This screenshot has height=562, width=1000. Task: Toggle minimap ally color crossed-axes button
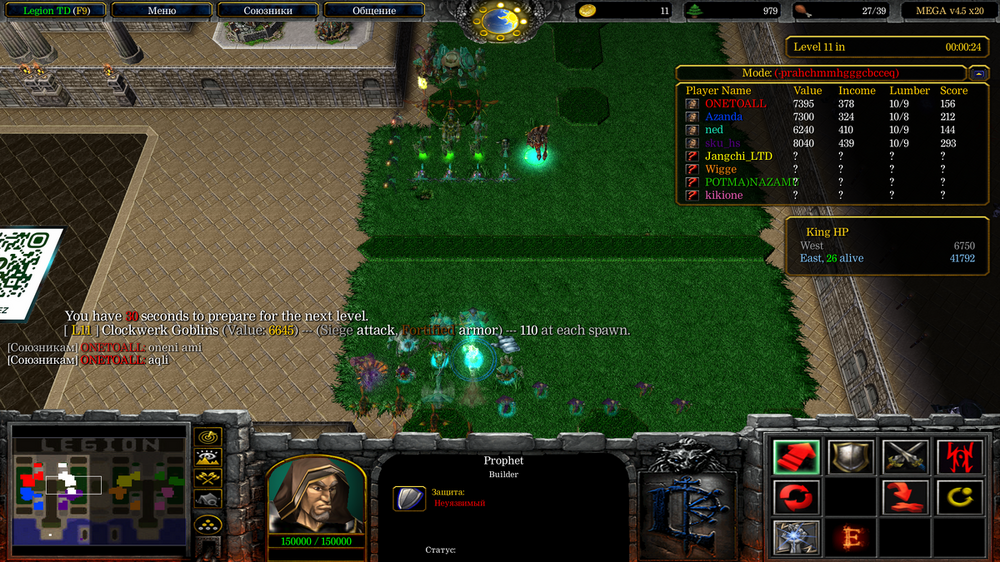208,478
